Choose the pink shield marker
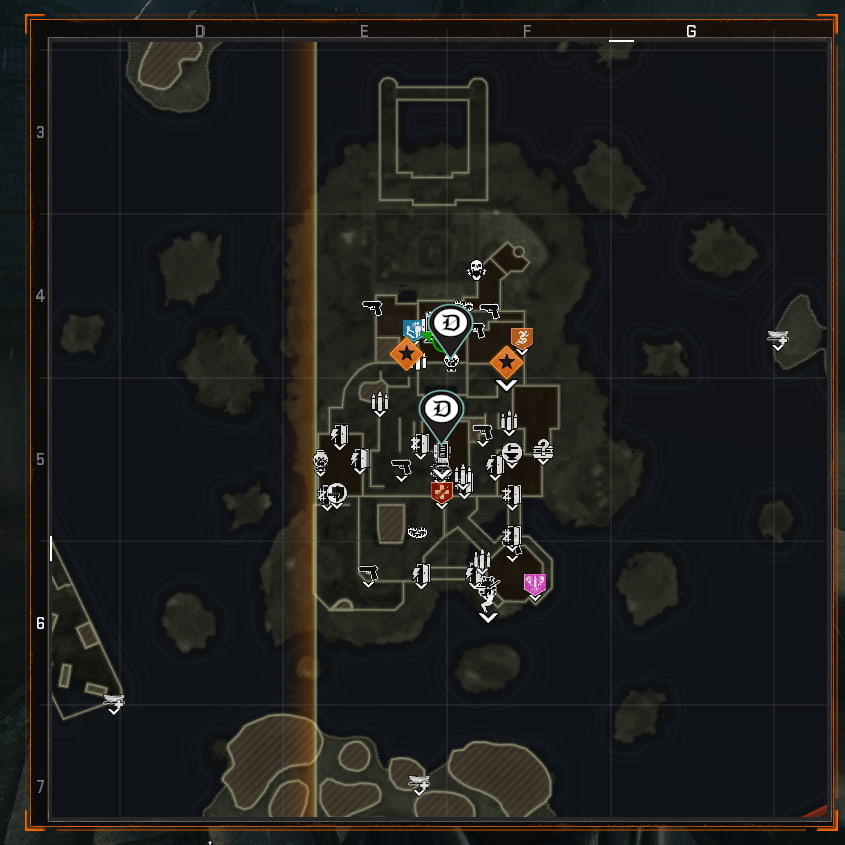The width and height of the screenshot is (845, 845). tap(535, 583)
